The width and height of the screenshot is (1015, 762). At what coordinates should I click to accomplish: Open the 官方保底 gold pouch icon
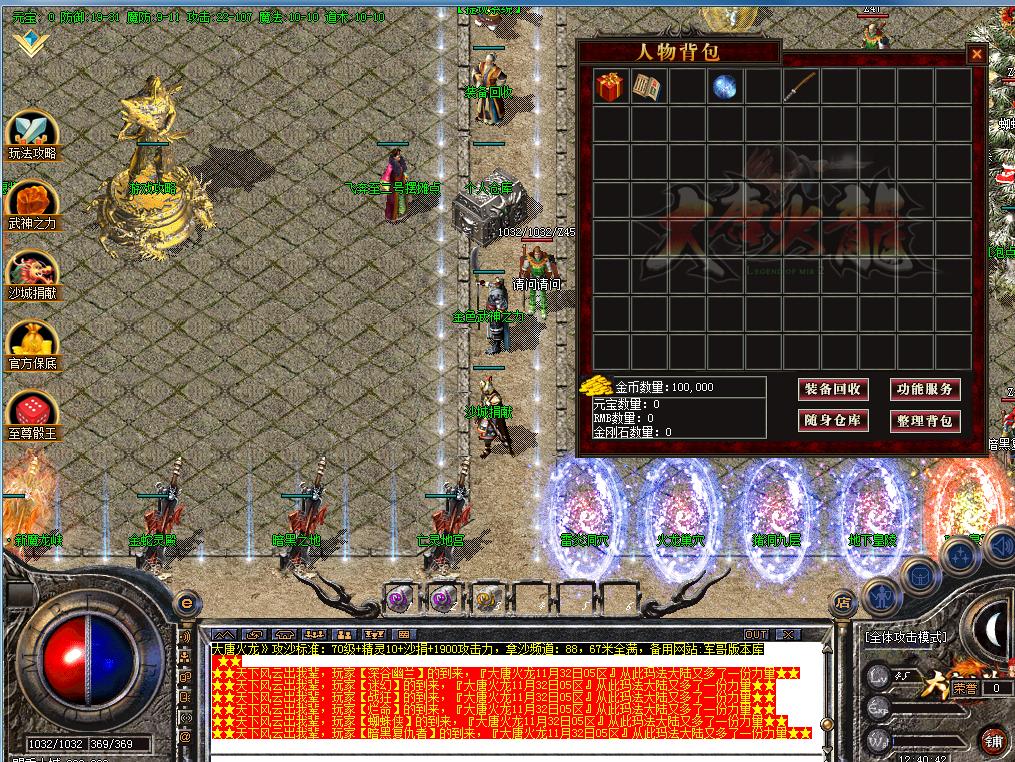32,345
